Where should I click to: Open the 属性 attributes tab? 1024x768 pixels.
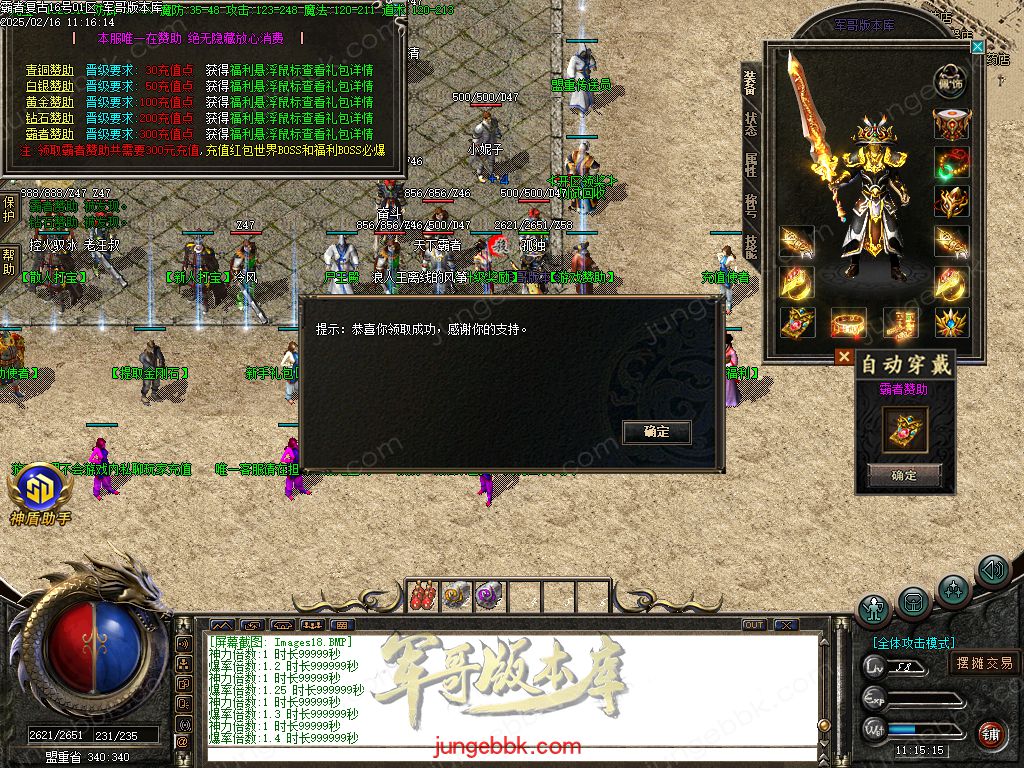751,164
